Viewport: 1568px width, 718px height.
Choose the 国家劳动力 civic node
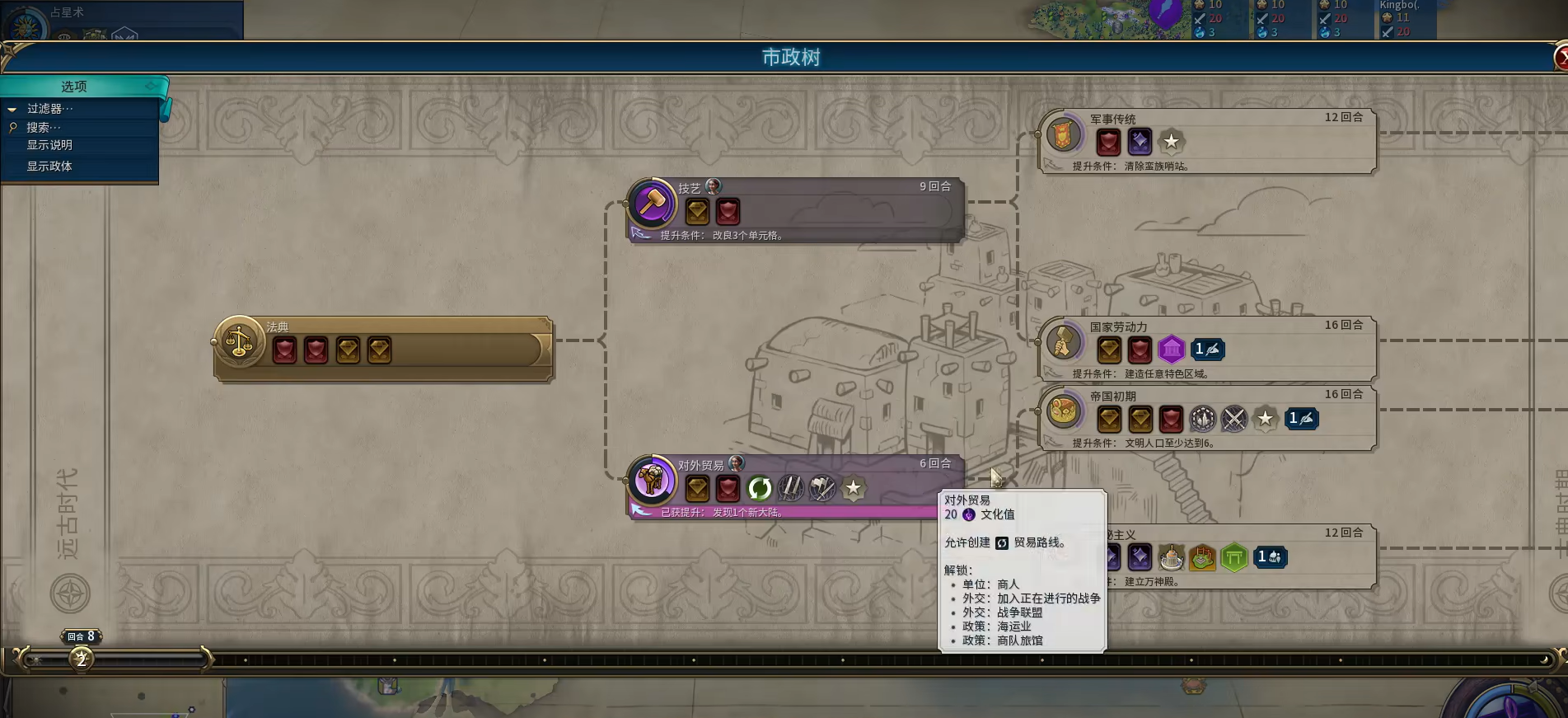click(1207, 349)
